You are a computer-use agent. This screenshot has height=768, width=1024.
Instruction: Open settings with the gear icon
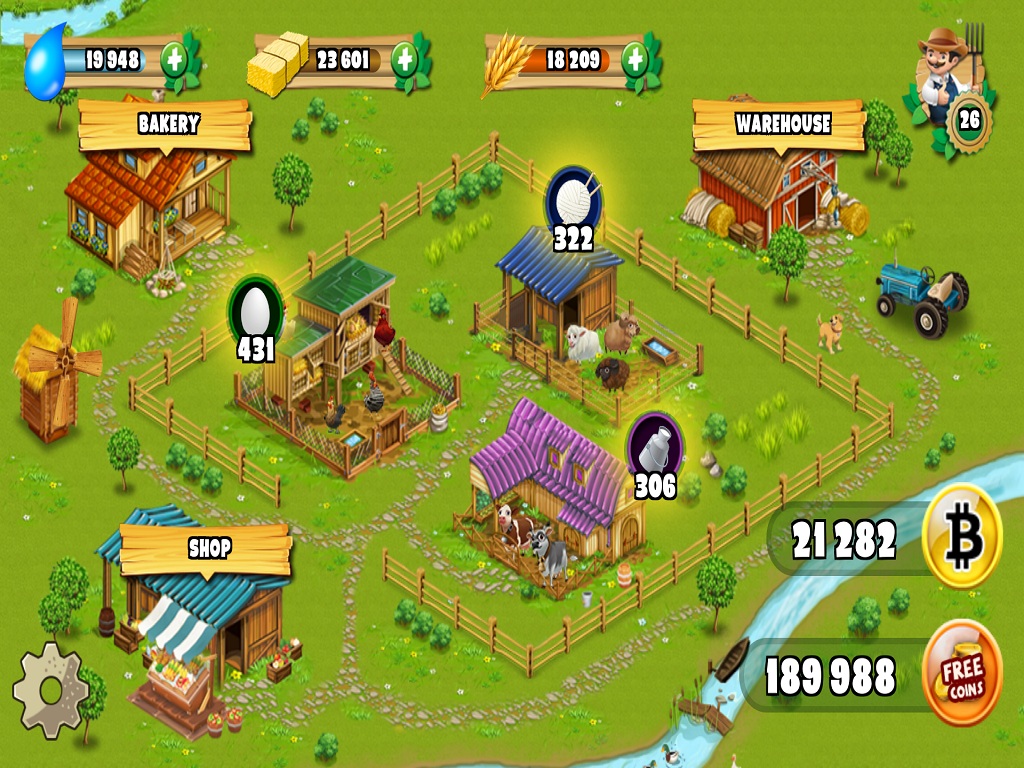tap(50, 691)
